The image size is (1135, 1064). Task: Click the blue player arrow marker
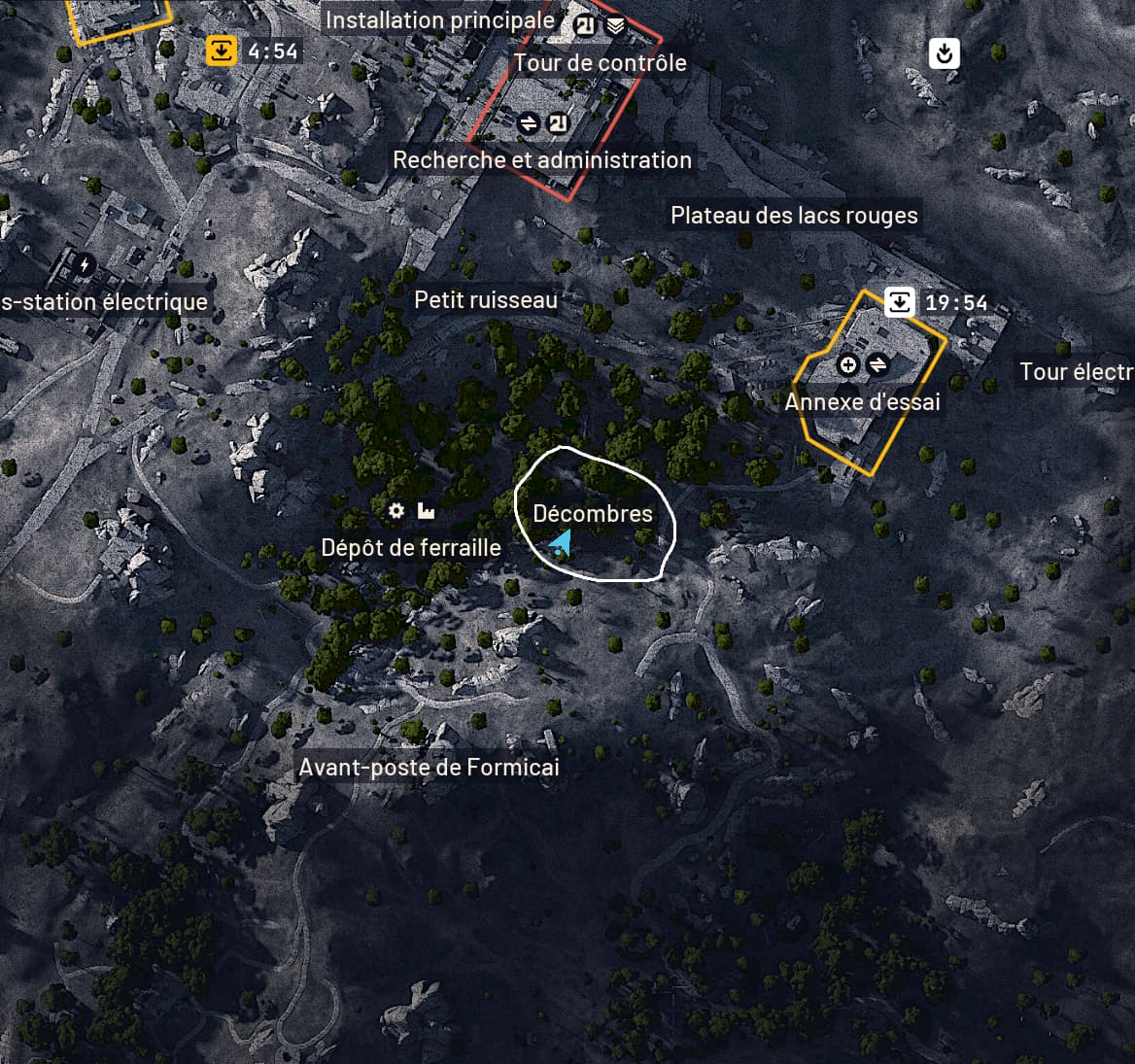(560, 542)
